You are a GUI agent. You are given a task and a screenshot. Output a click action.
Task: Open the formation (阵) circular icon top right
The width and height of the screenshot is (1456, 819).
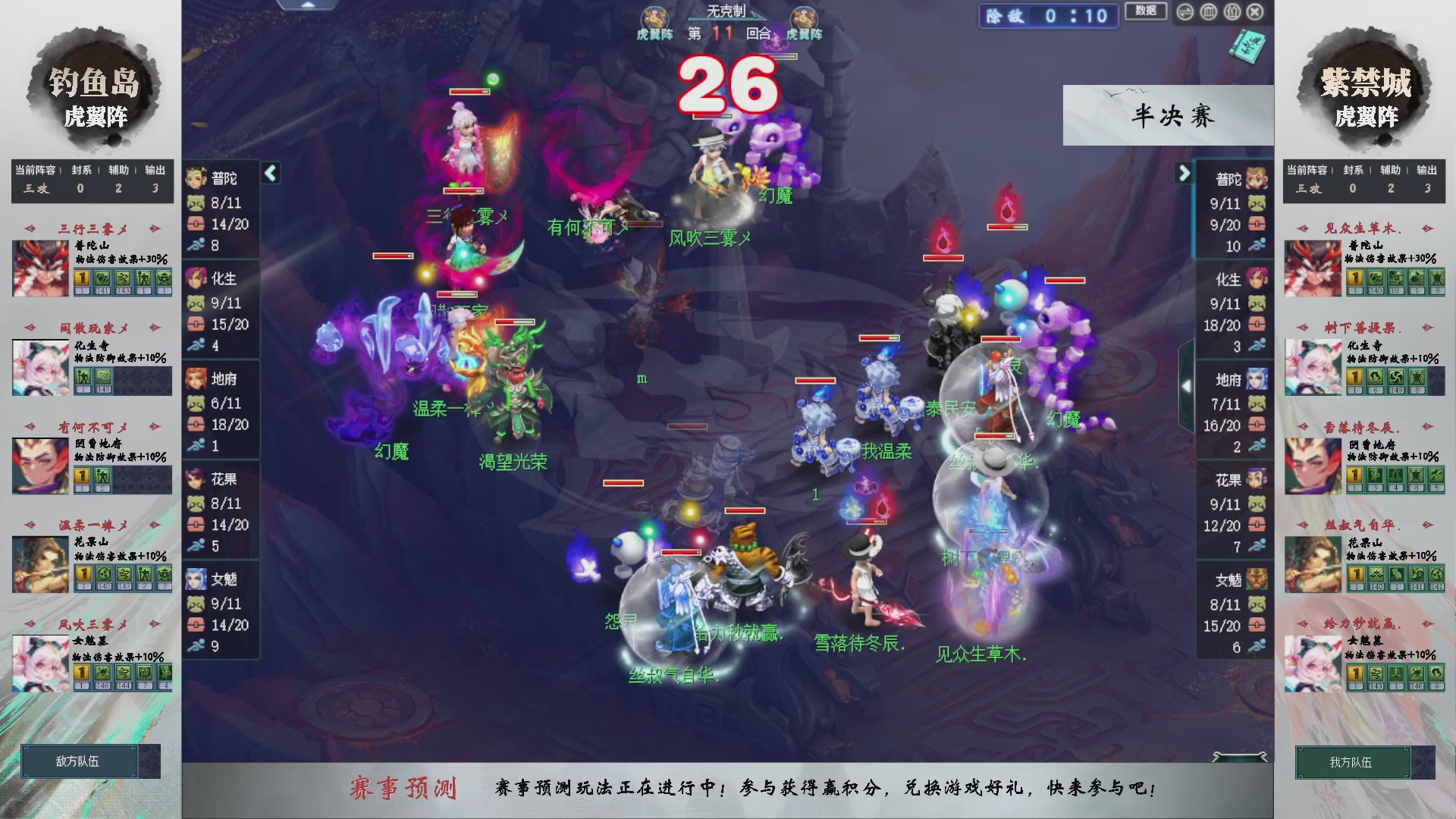(x=1208, y=12)
